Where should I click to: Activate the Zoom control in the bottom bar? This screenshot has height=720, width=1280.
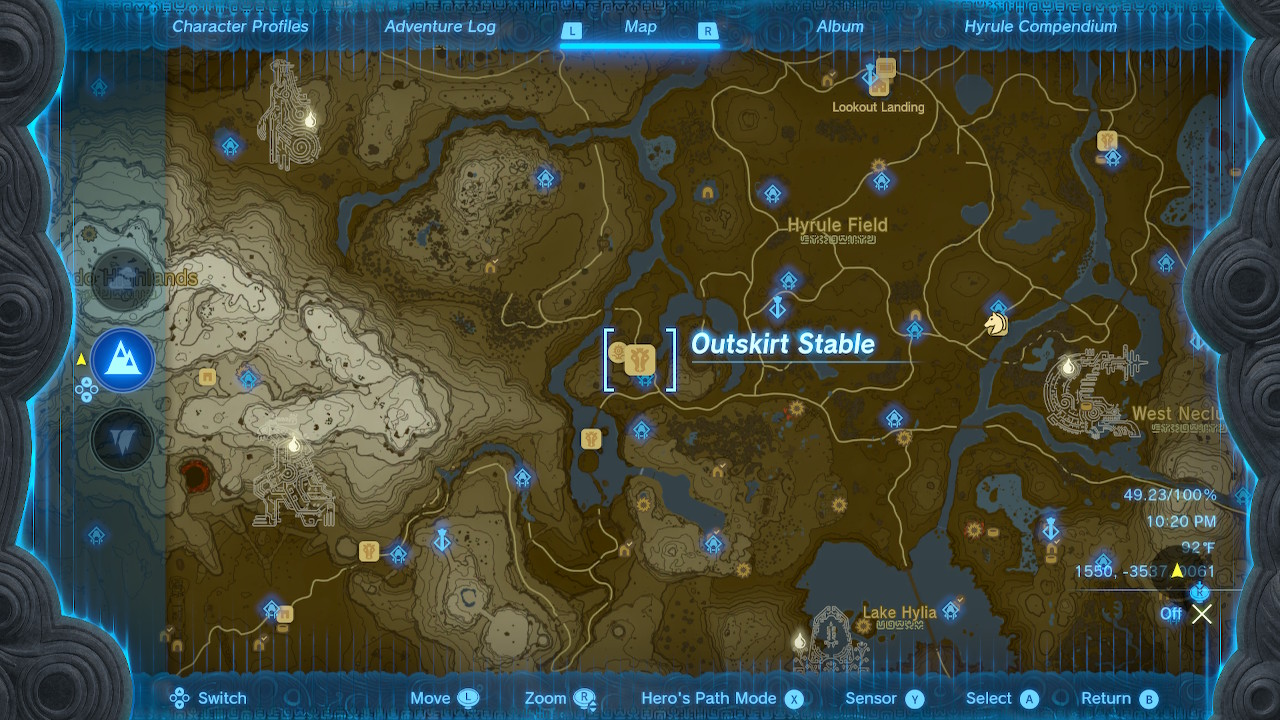[545, 698]
